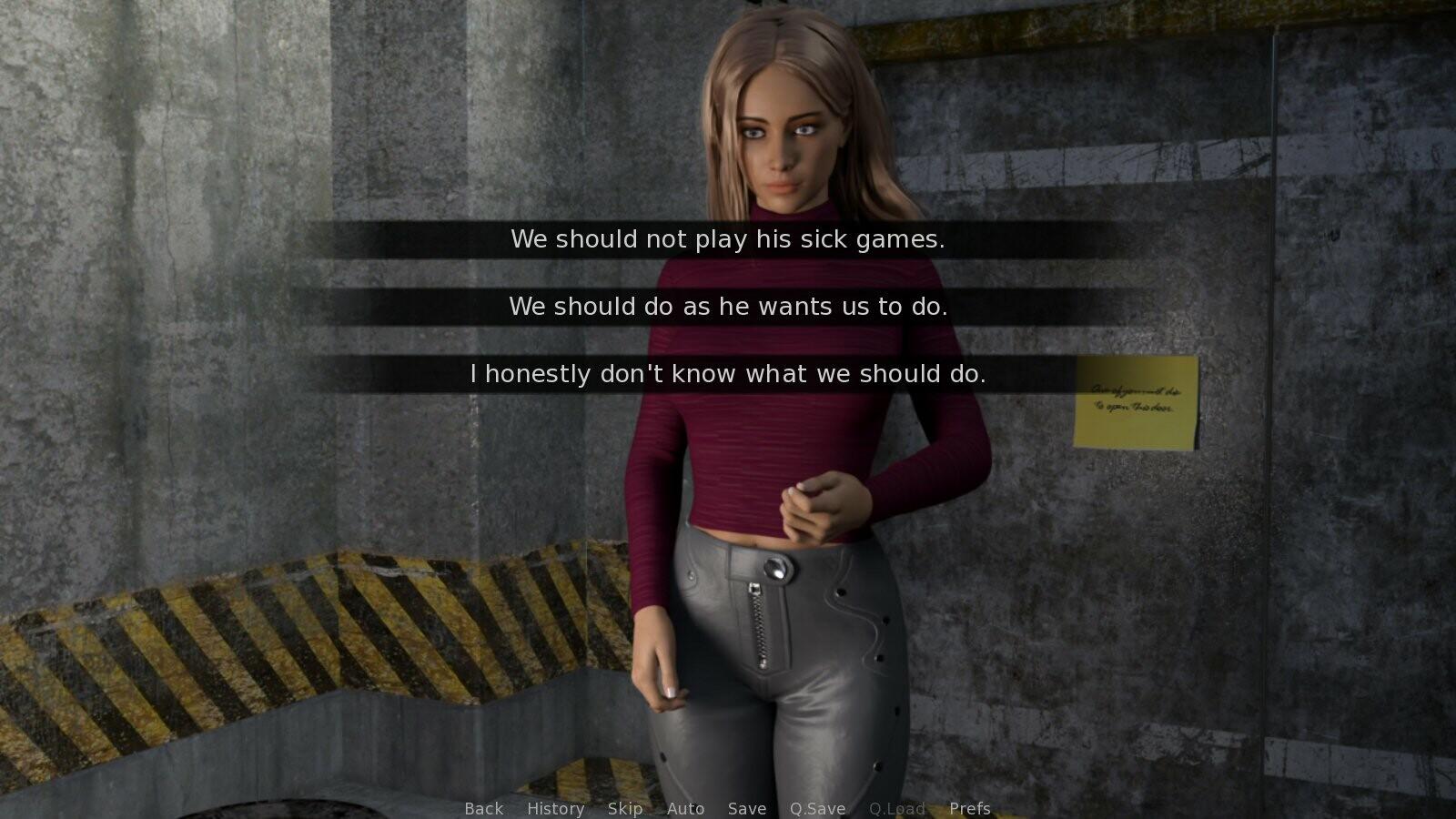This screenshot has width=1456, height=819.
Task: Click Save in the bottom quick menu
Action: click(746, 808)
